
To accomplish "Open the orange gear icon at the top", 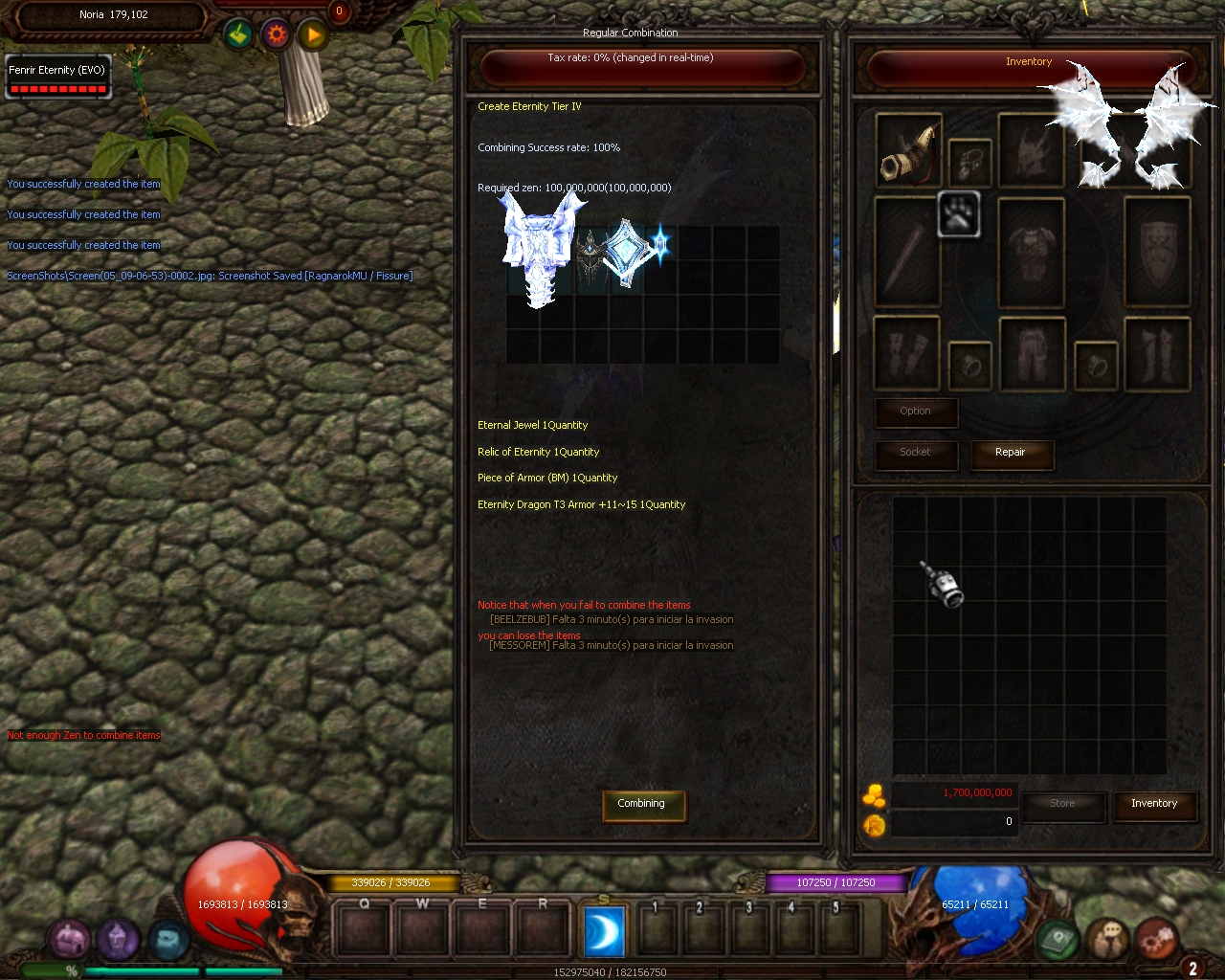I will click(x=277, y=35).
